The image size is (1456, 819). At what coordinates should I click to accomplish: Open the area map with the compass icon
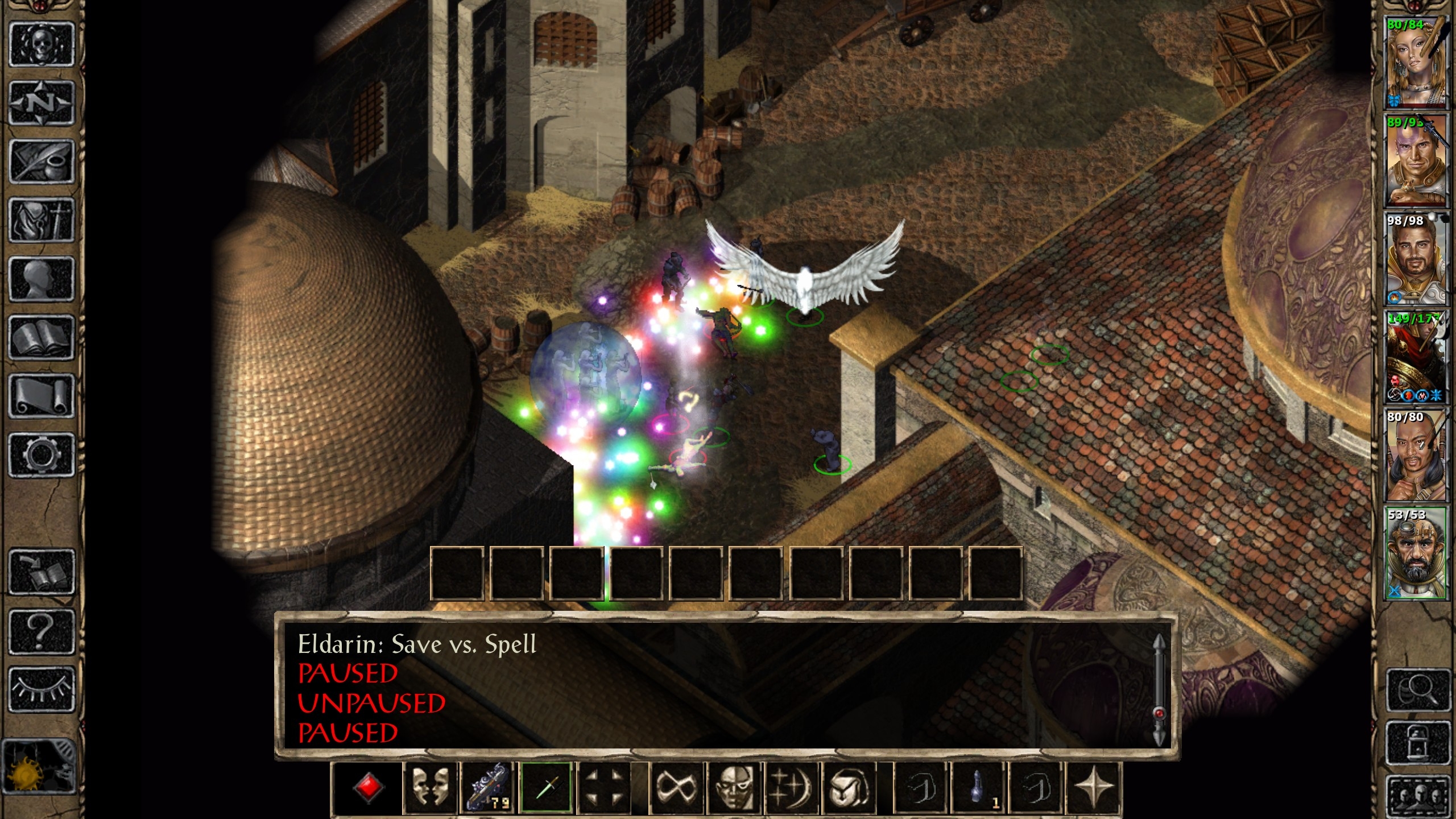click(x=42, y=103)
